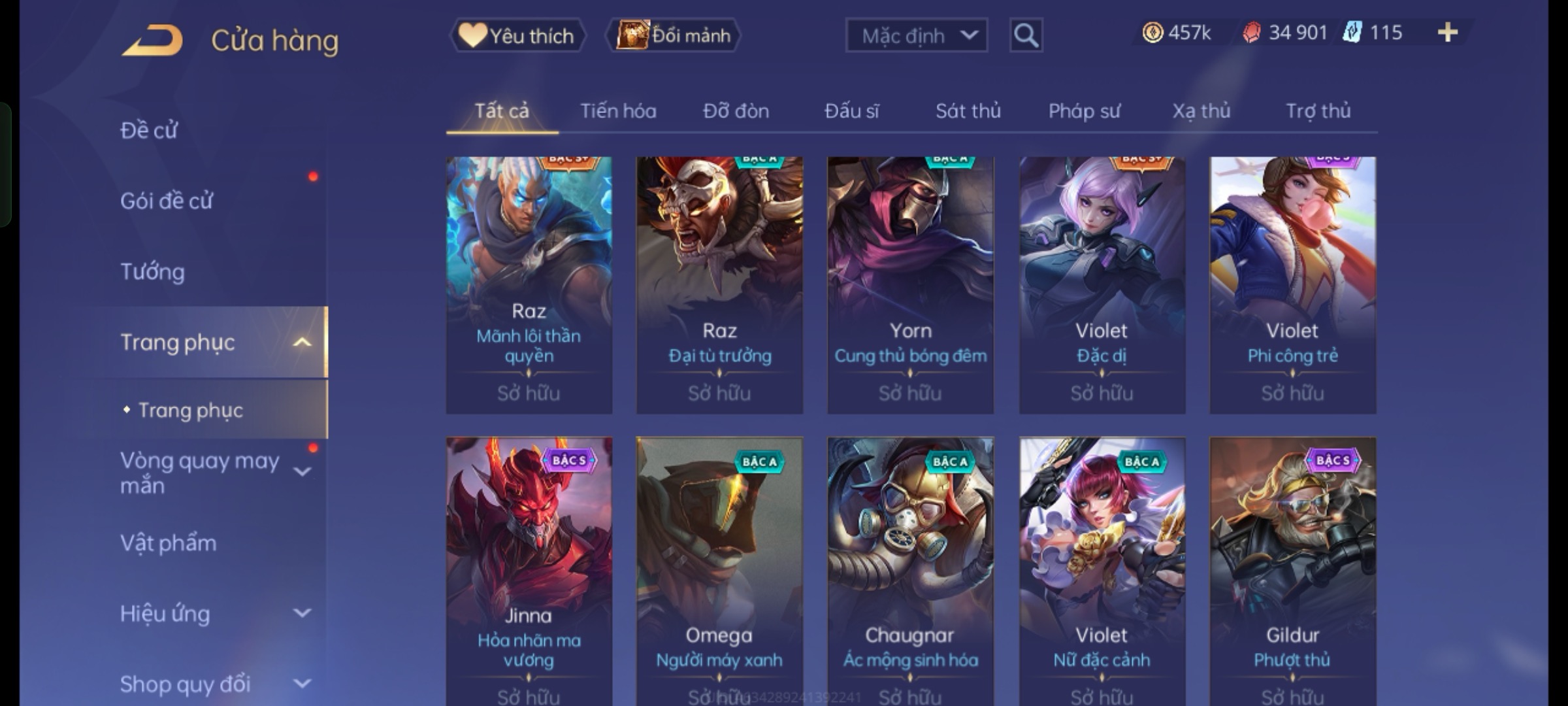The height and width of the screenshot is (706, 1568).
Task: Open the Đổi mảnh exchange
Action: (x=674, y=35)
